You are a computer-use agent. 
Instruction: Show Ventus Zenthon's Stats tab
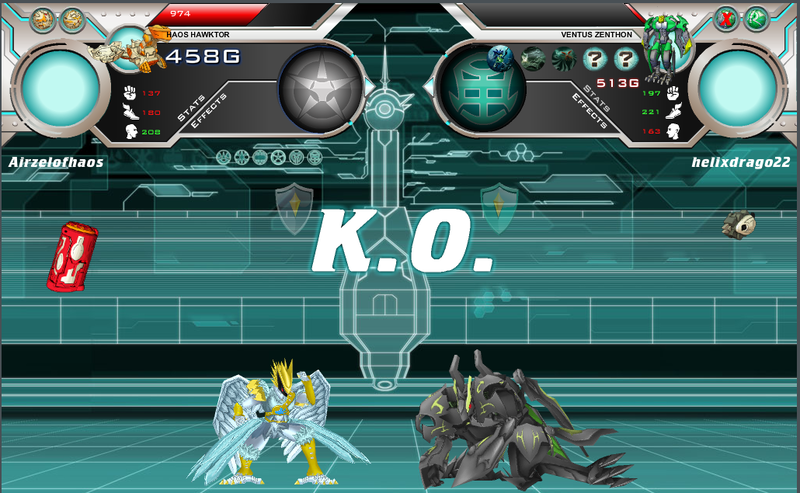597,98
